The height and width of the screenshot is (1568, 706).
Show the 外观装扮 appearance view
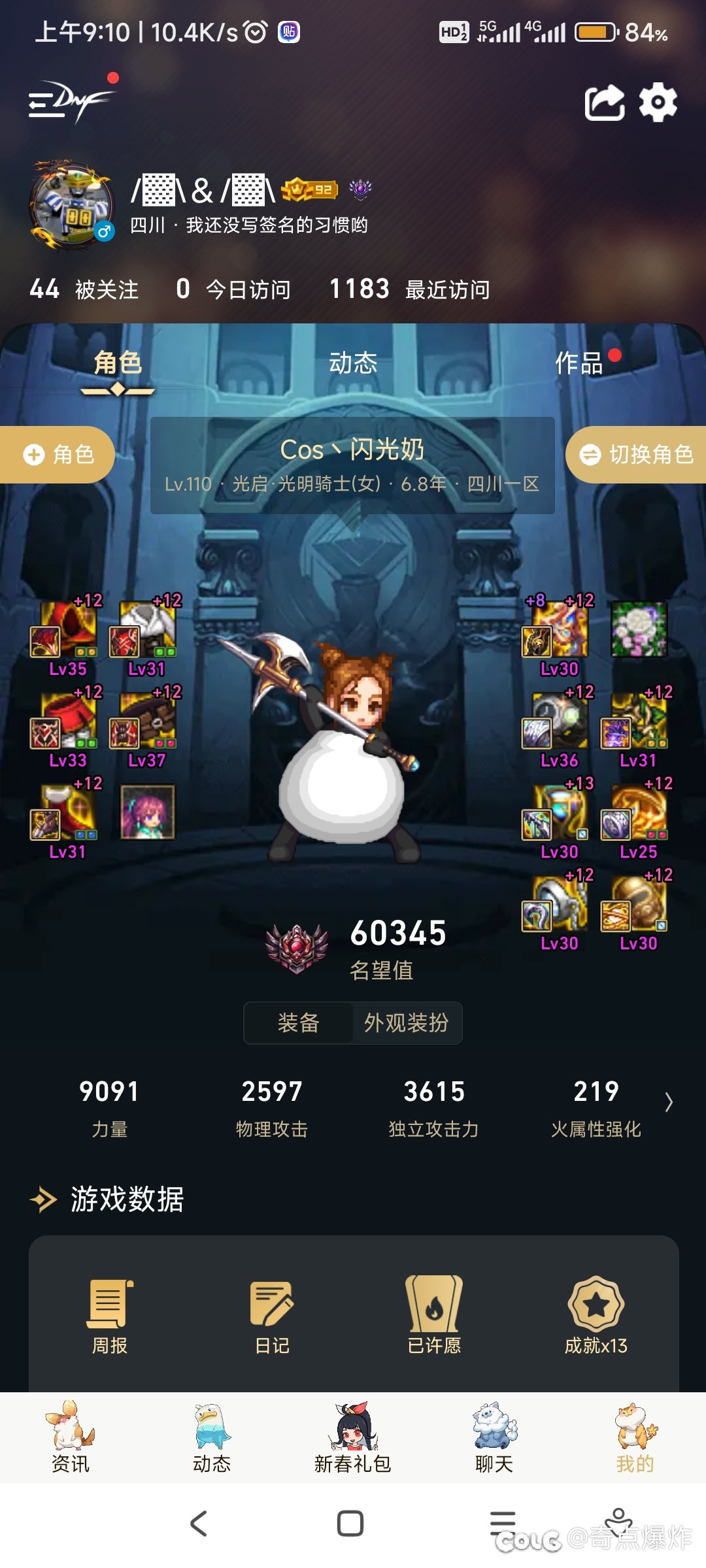(x=407, y=1022)
